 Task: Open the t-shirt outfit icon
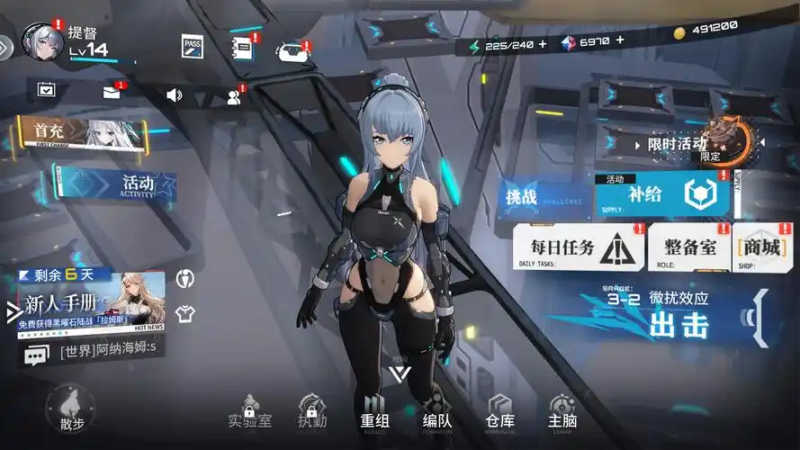pos(184,313)
